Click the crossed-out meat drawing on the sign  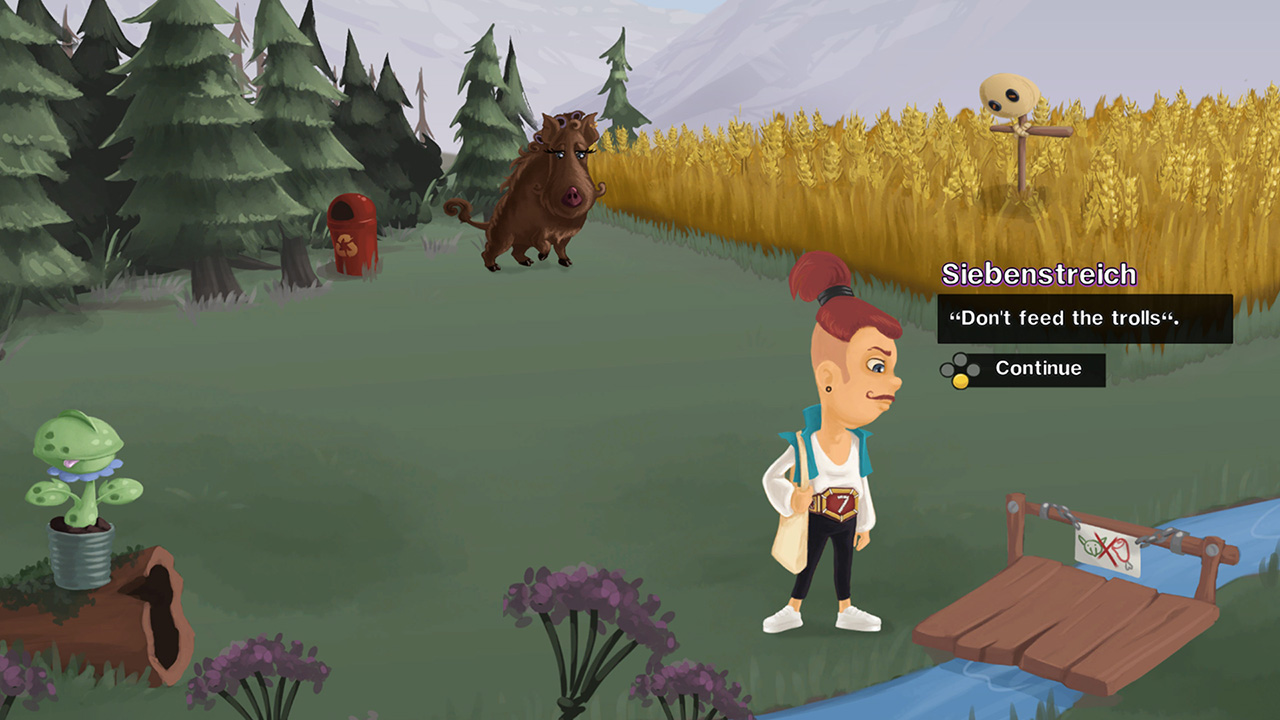coord(1121,551)
